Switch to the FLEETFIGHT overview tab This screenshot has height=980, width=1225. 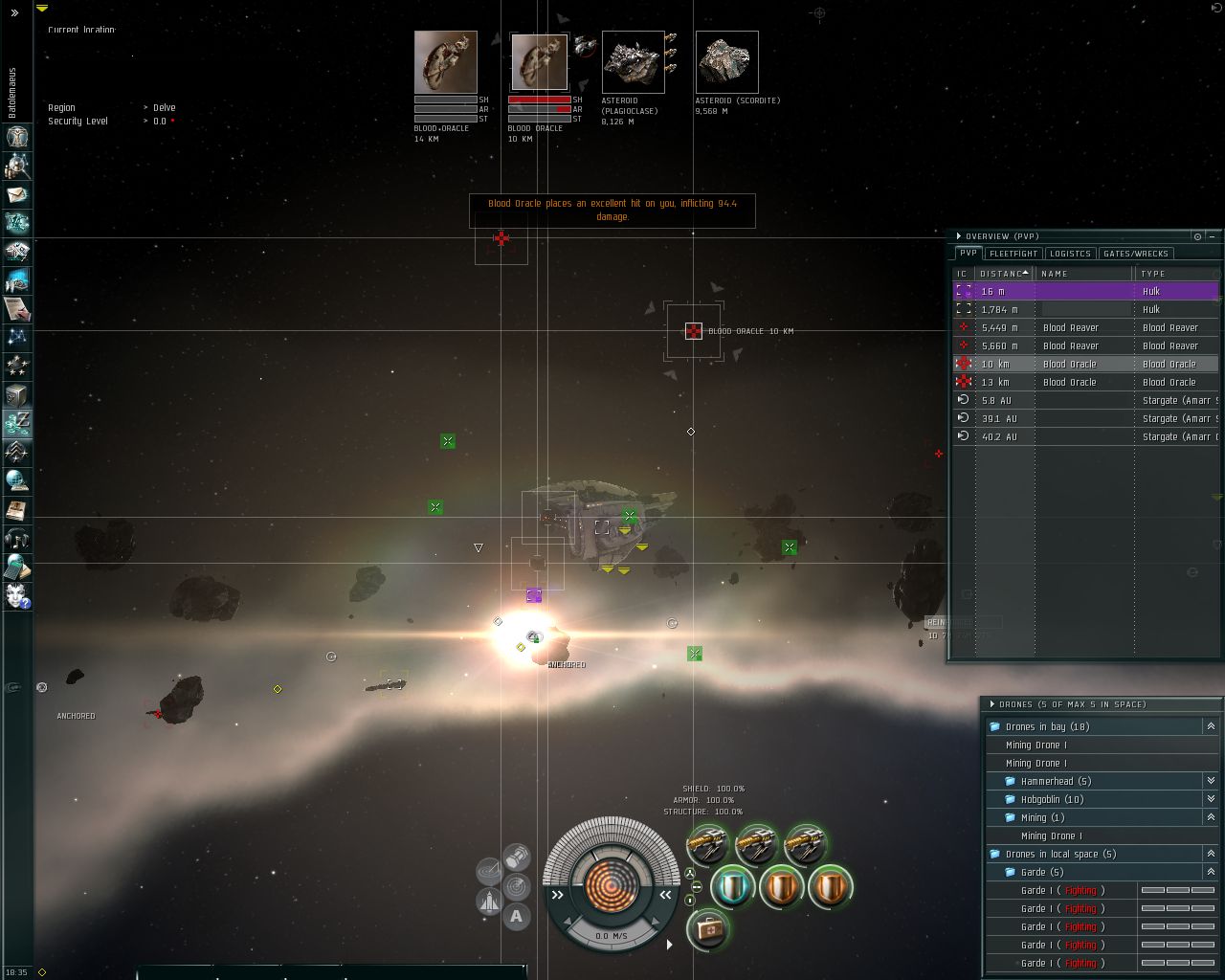1013,254
